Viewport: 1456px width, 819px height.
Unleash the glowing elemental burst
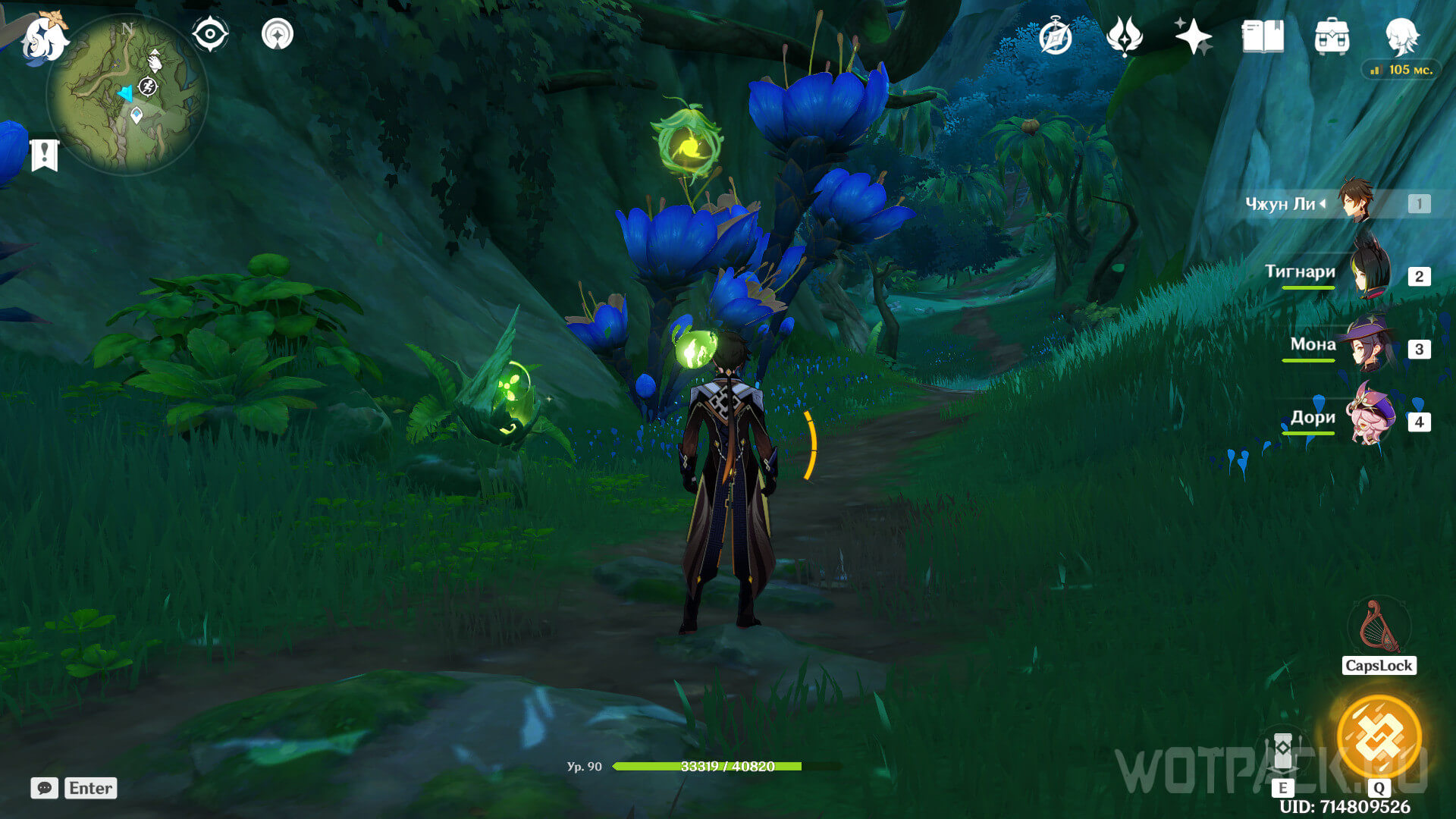[x=1379, y=737]
